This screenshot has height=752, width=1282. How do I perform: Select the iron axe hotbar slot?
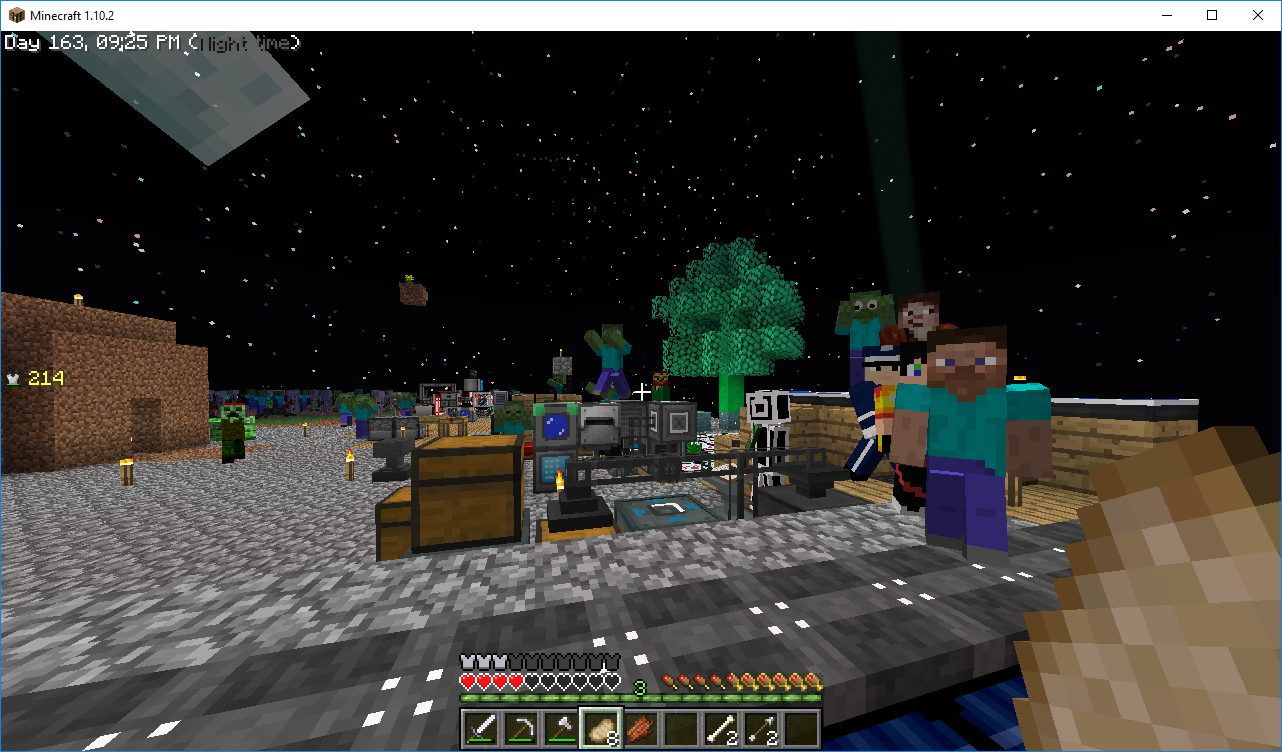[561, 728]
